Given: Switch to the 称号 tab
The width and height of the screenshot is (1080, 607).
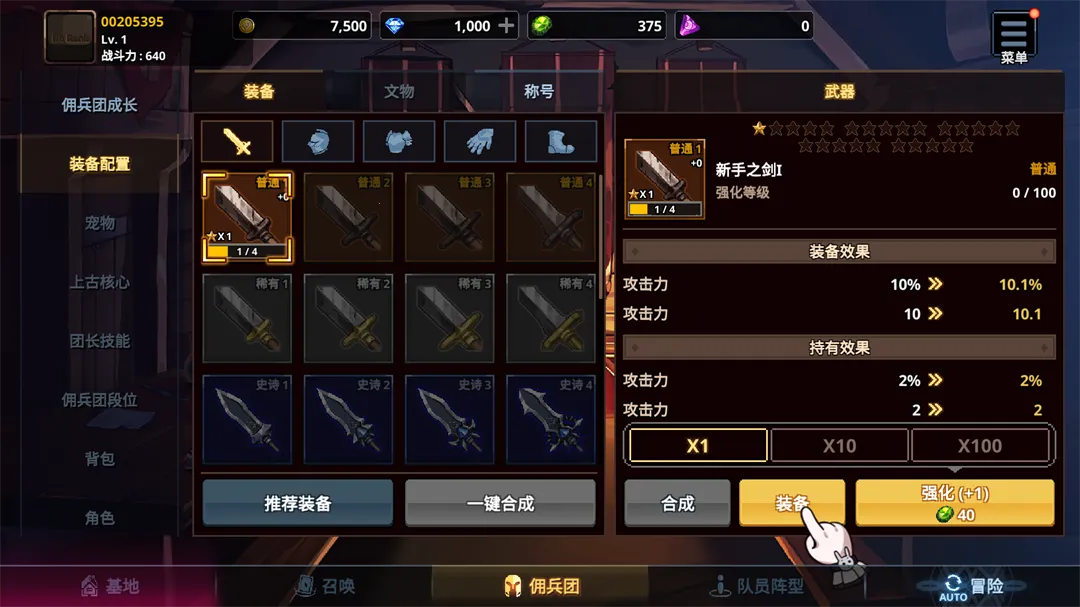Looking at the screenshot, I should pyautogui.click(x=539, y=91).
